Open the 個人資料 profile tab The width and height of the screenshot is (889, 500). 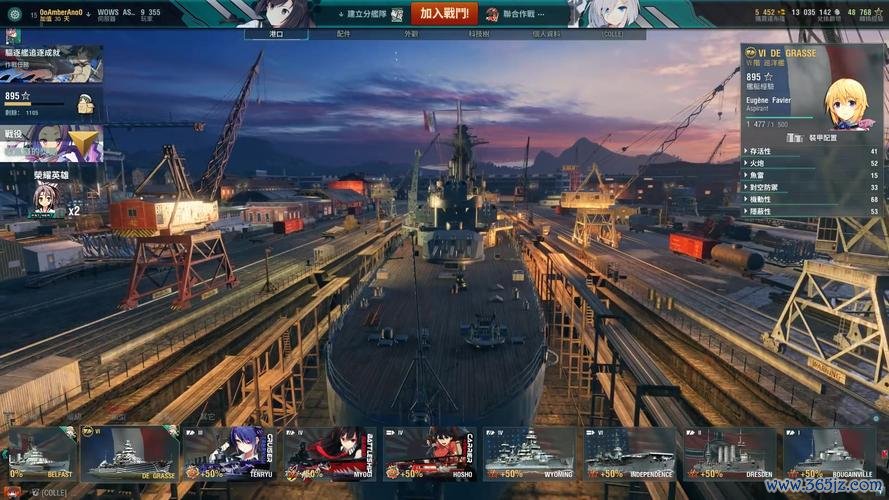point(546,34)
